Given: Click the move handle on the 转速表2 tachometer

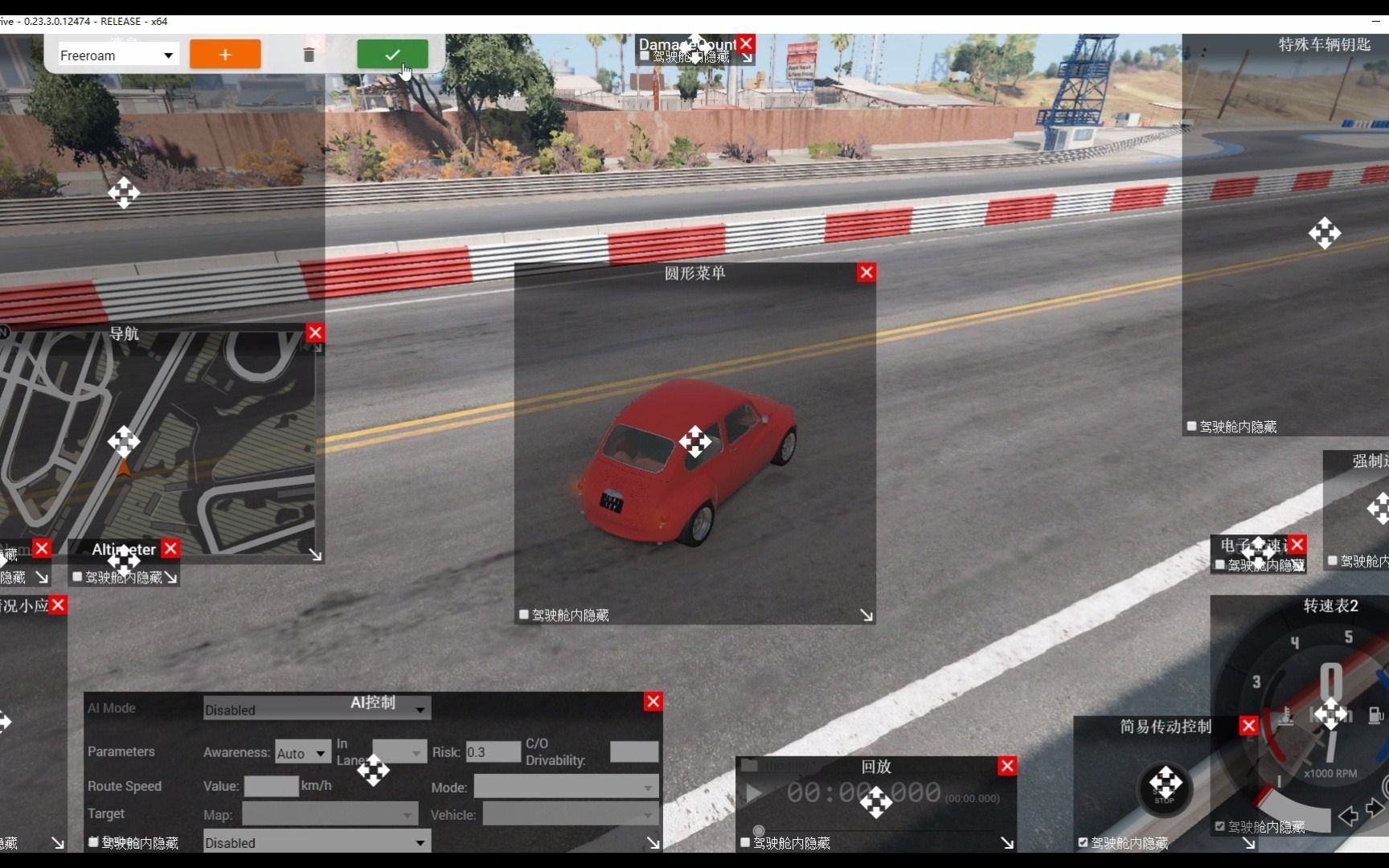Looking at the screenshot, I should tap(1330, 714).
